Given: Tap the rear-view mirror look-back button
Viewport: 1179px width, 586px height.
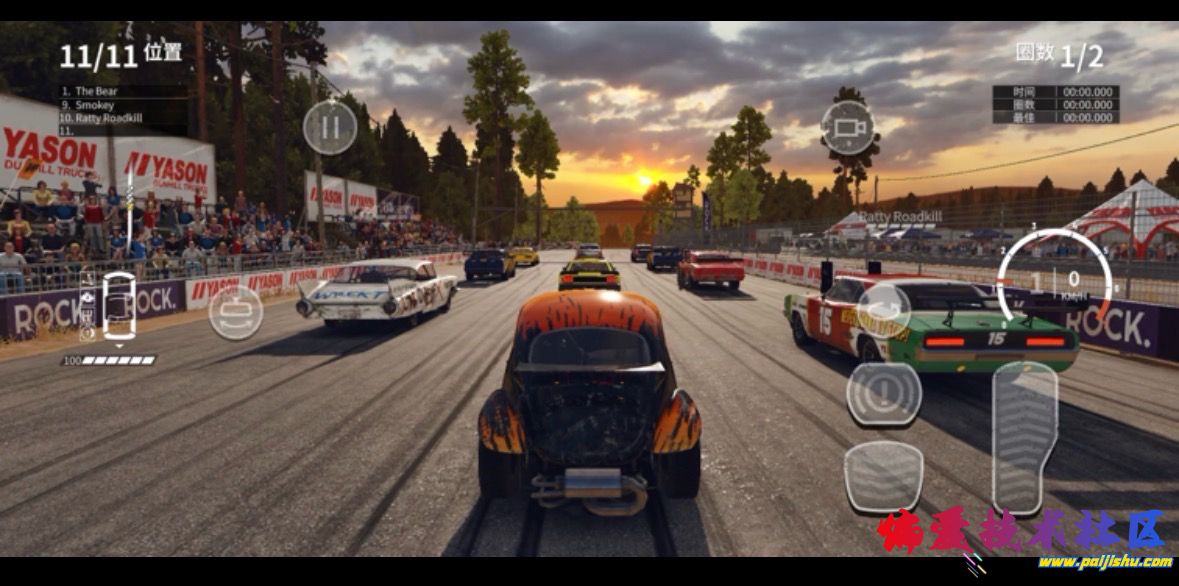Looking at the screenshot, I should click(x=236, y=312).
